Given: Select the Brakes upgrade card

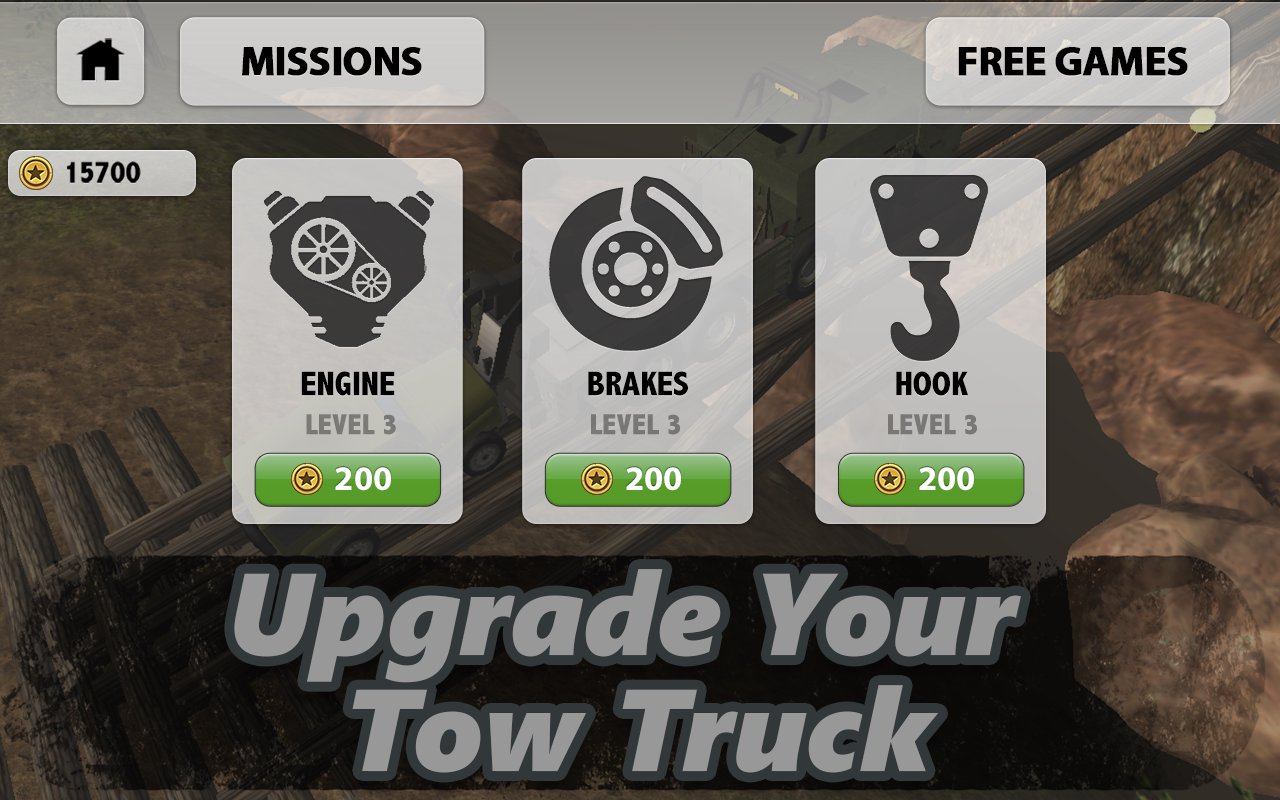Looking at the screenshot, I should 636,338.
